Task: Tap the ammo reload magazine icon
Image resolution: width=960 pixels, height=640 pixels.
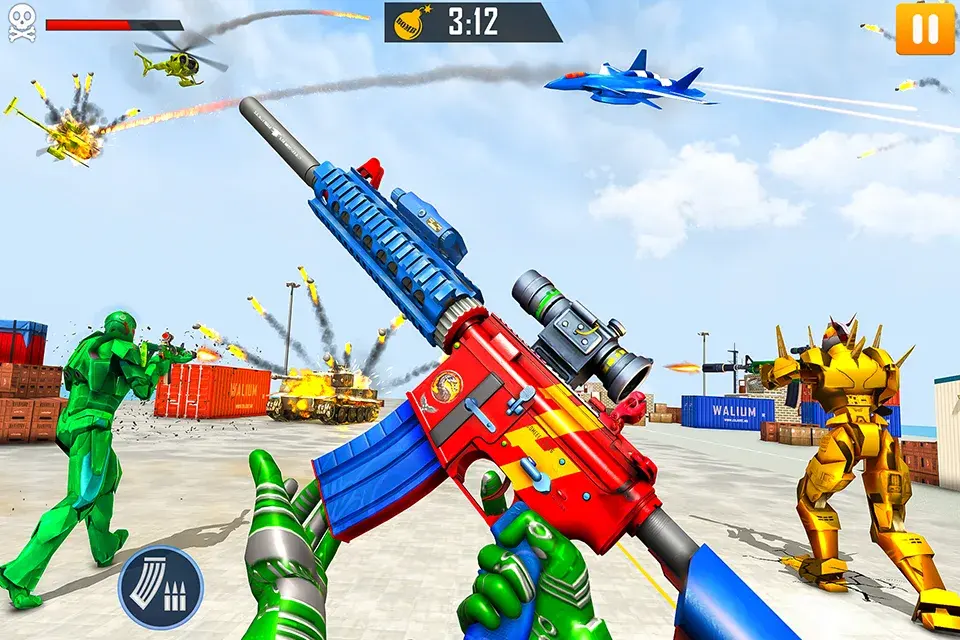Action: point(161,587)
